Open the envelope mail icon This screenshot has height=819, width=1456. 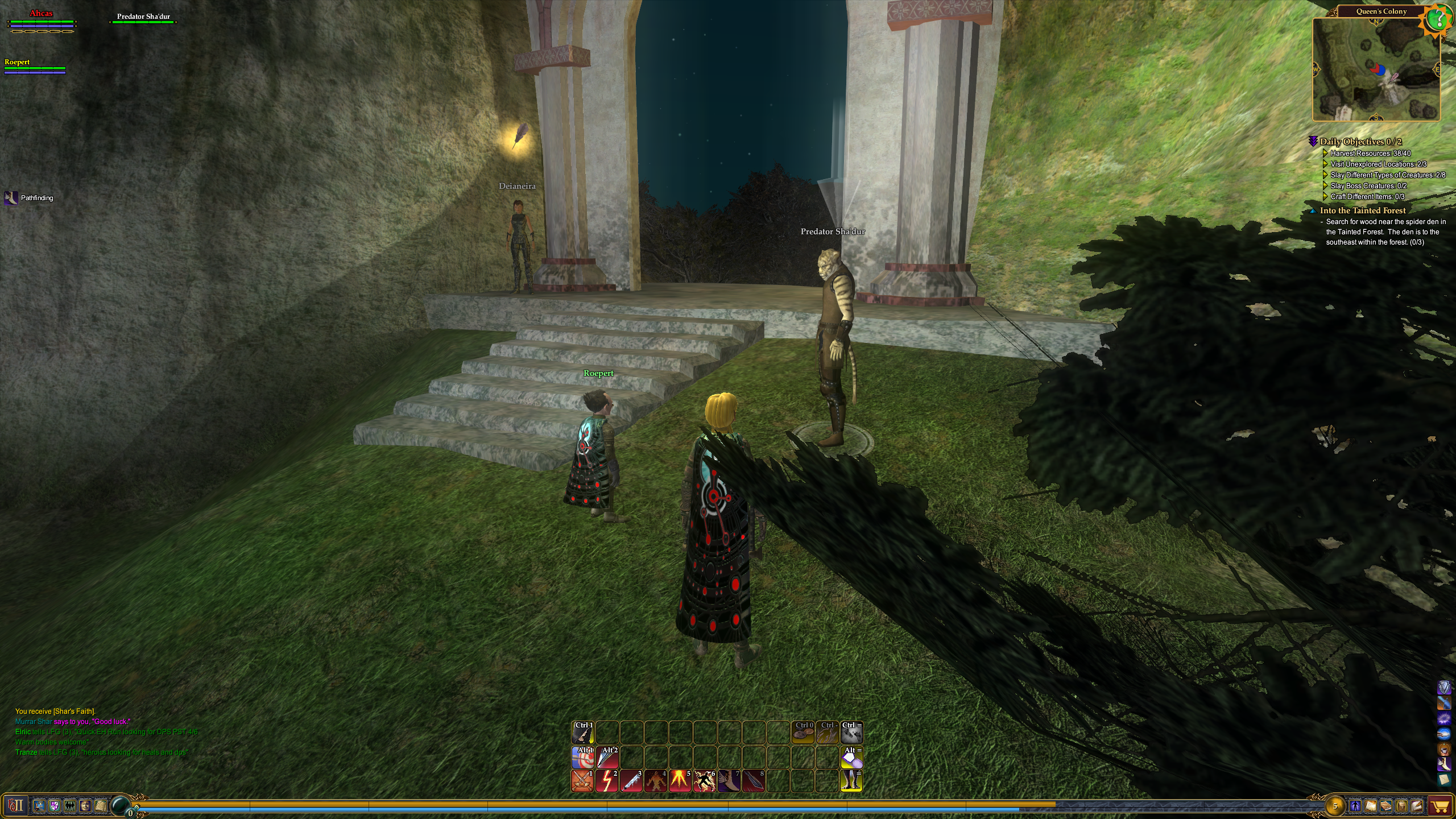1416,806
